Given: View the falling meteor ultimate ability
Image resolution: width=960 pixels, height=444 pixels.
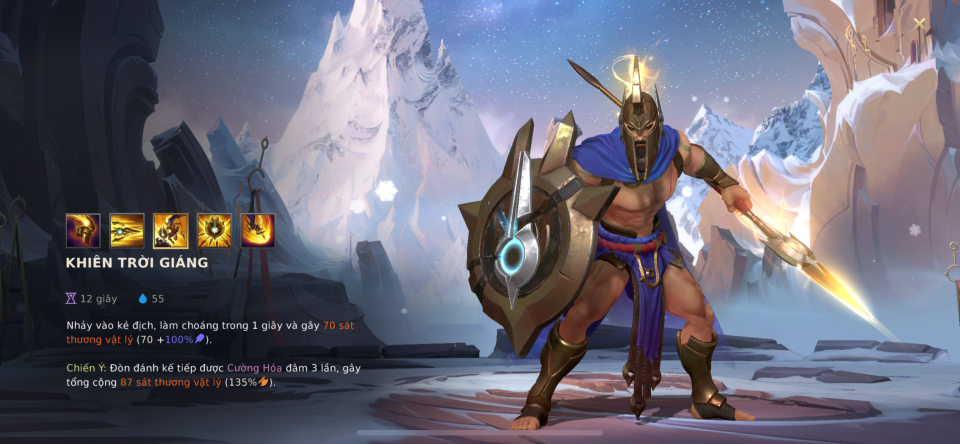Looking at the screenshot, I should (257, 231).
